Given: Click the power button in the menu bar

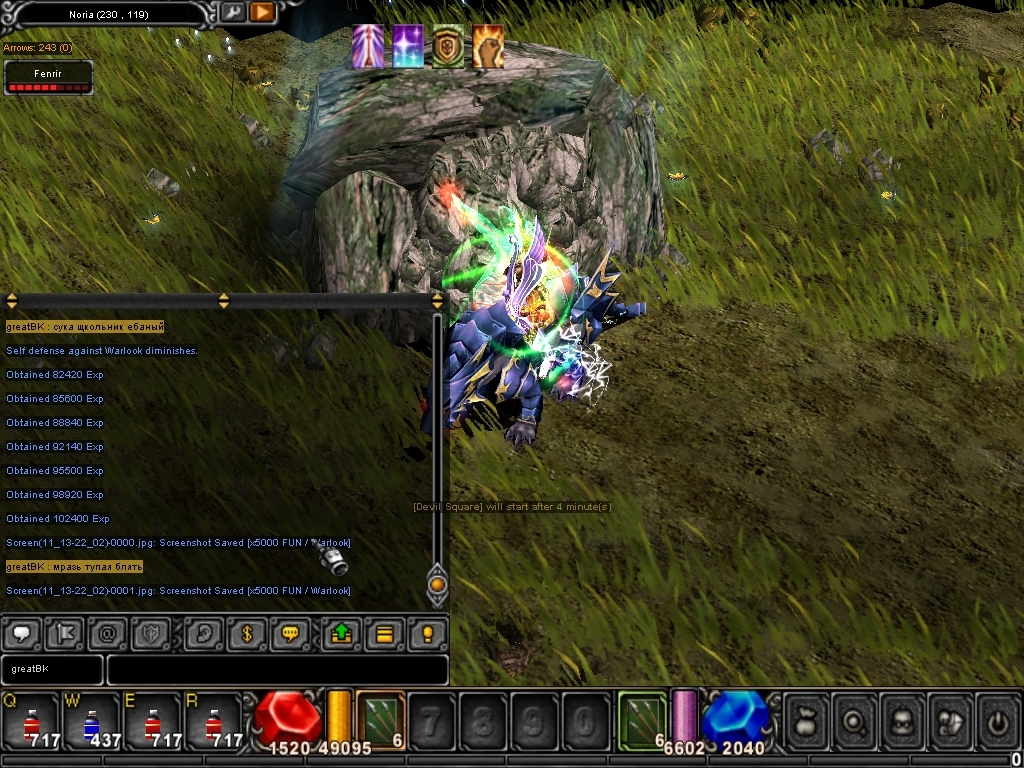Looking at the screenshot, I should 998,720.
